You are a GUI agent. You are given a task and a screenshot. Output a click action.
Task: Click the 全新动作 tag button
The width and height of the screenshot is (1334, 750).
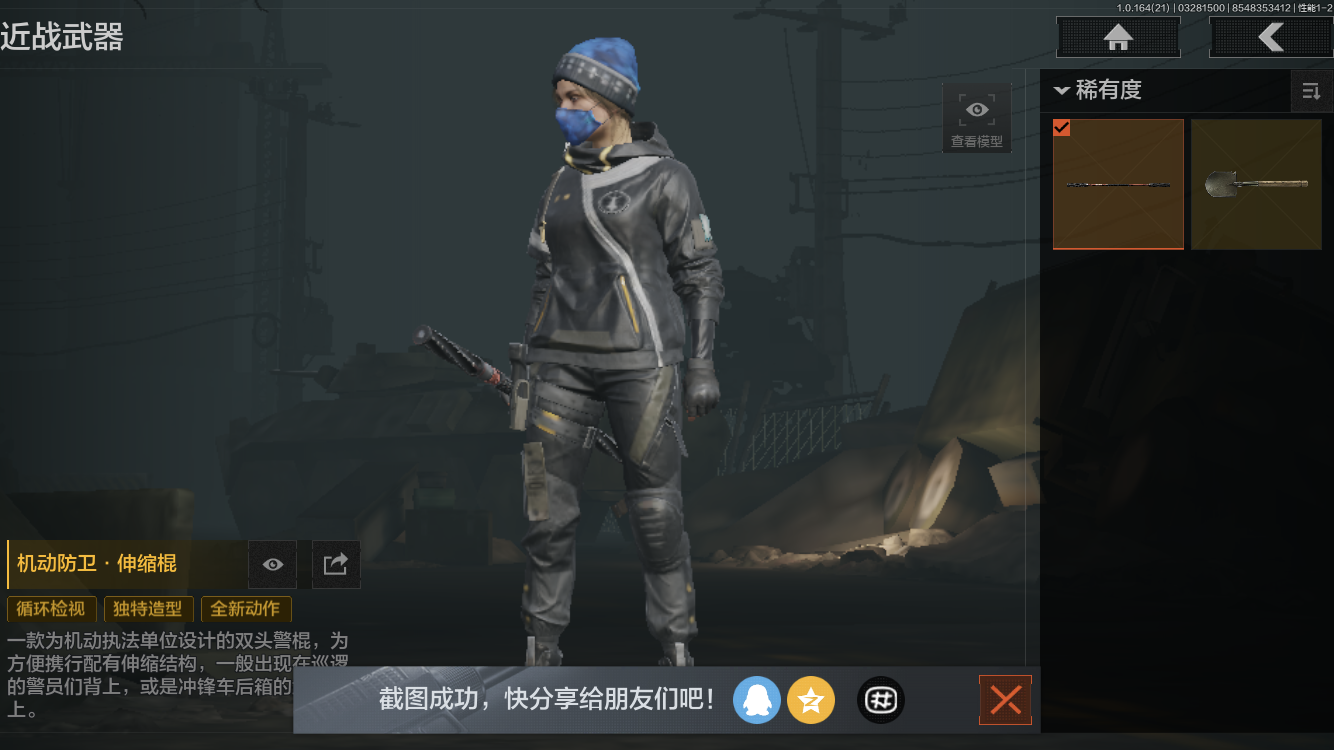click(246, 609)
